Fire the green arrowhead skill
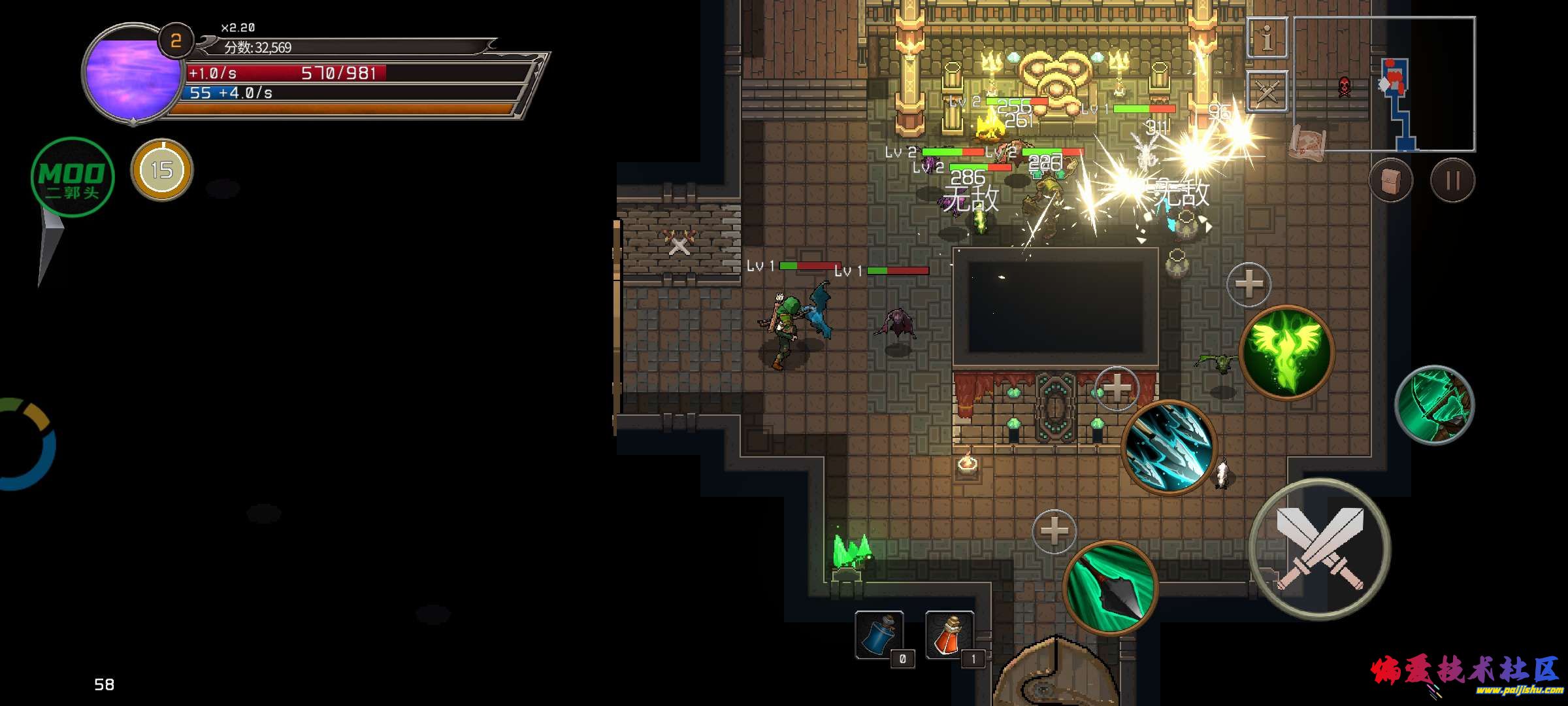This screenshot has height=706, width=1568. (x=1110, y=587)
